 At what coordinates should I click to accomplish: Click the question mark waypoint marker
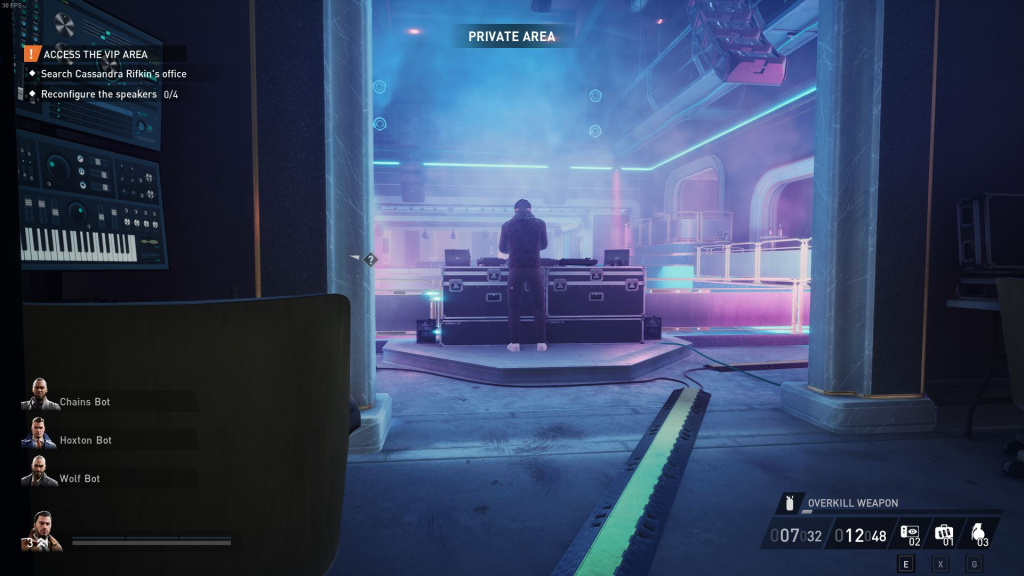pyautogui.click(x=370, y=260)
